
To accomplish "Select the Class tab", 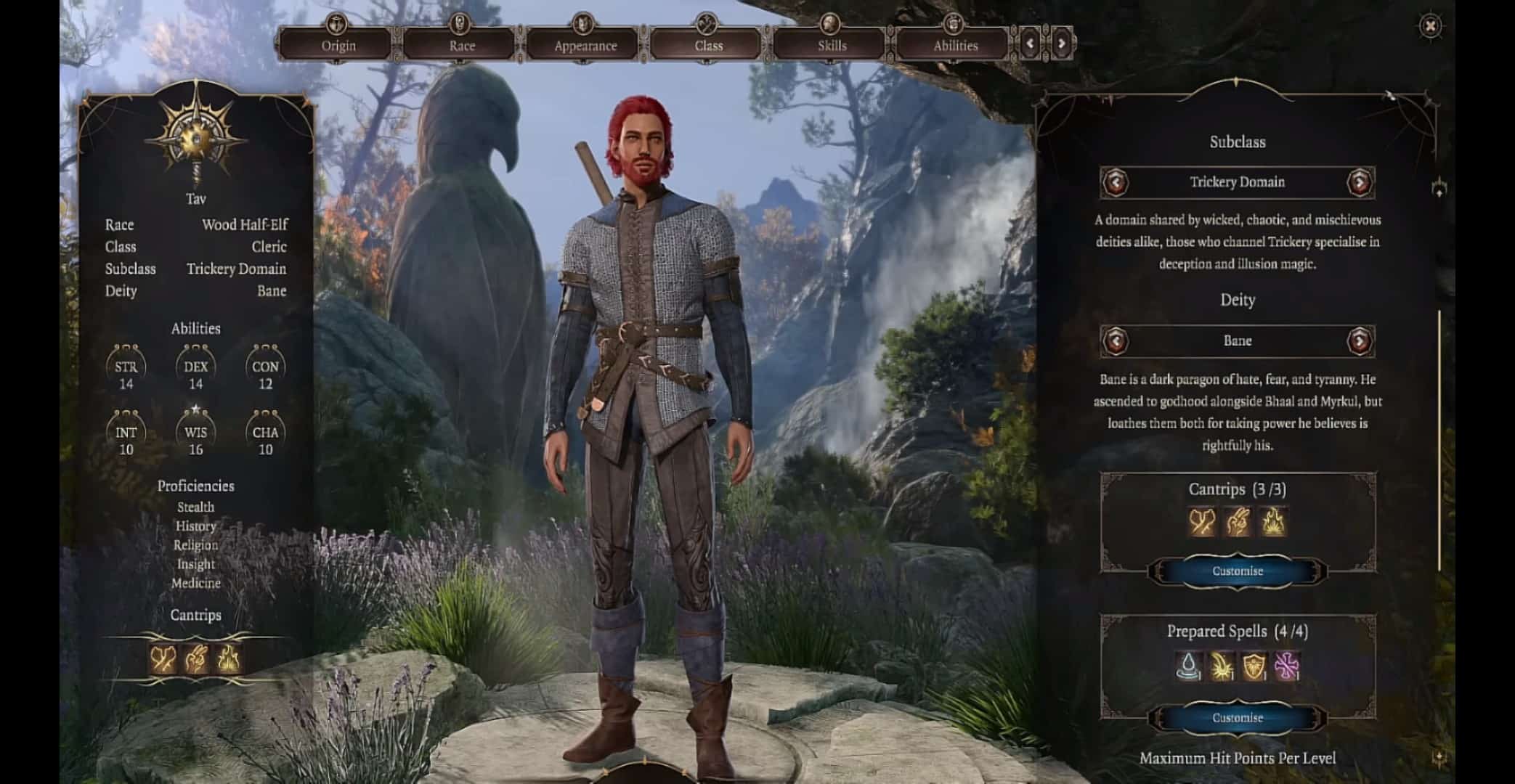I will (x=709, y=45).
